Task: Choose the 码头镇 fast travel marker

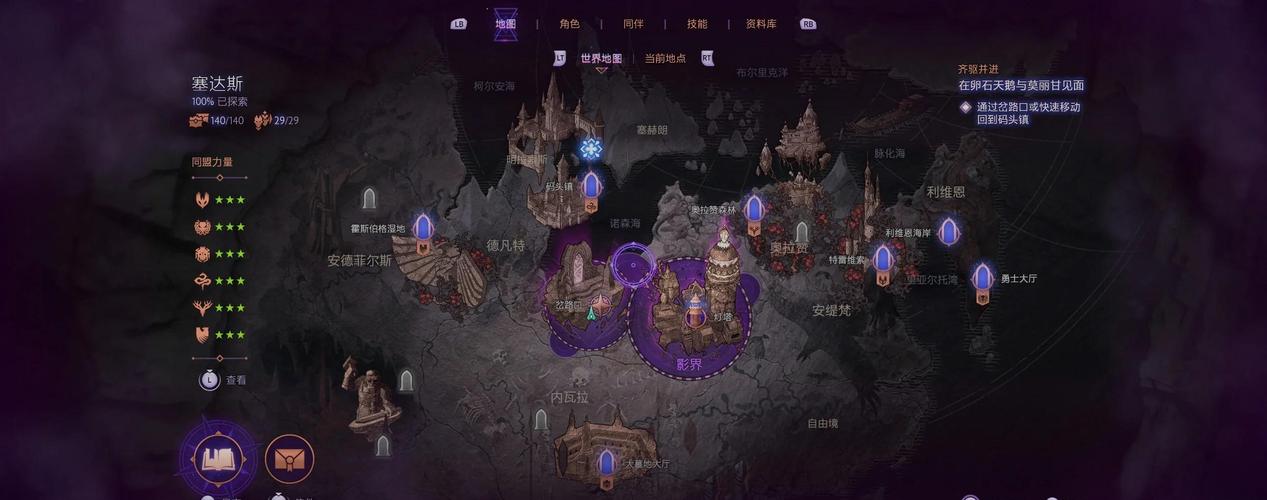Action: click(591, 186)
